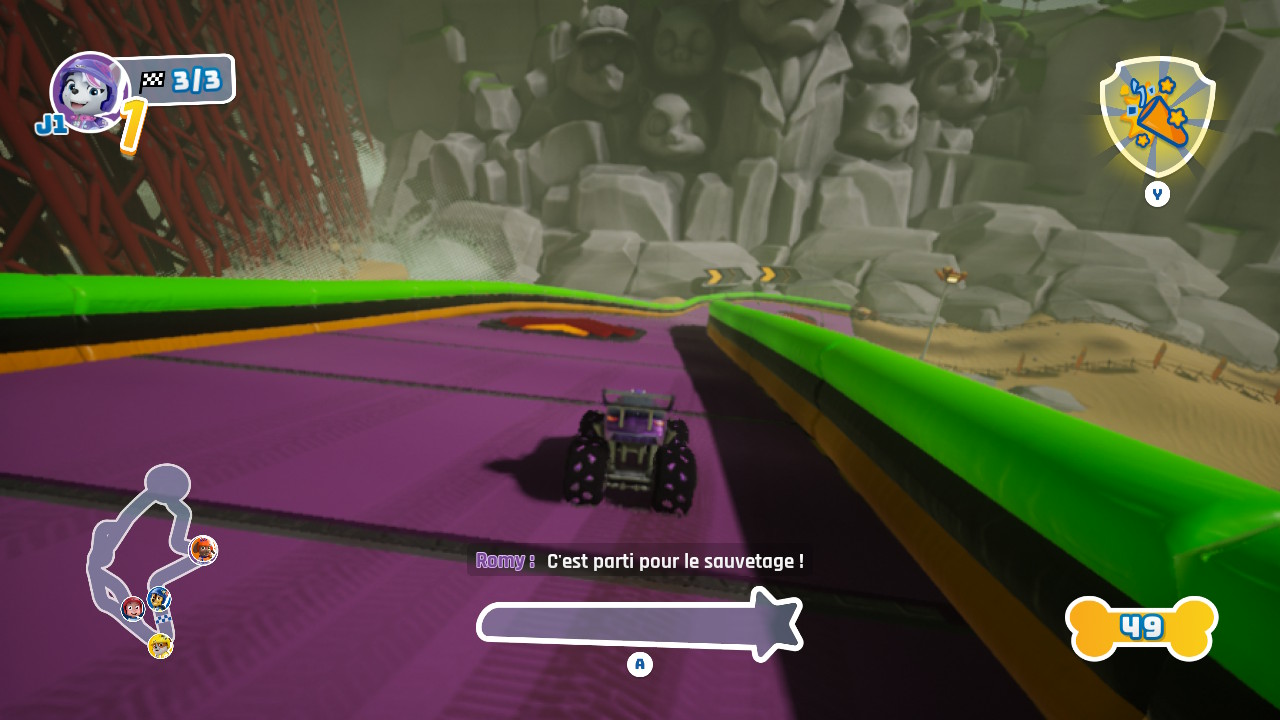Select the orange racer marker on minimap

[204, 549]
